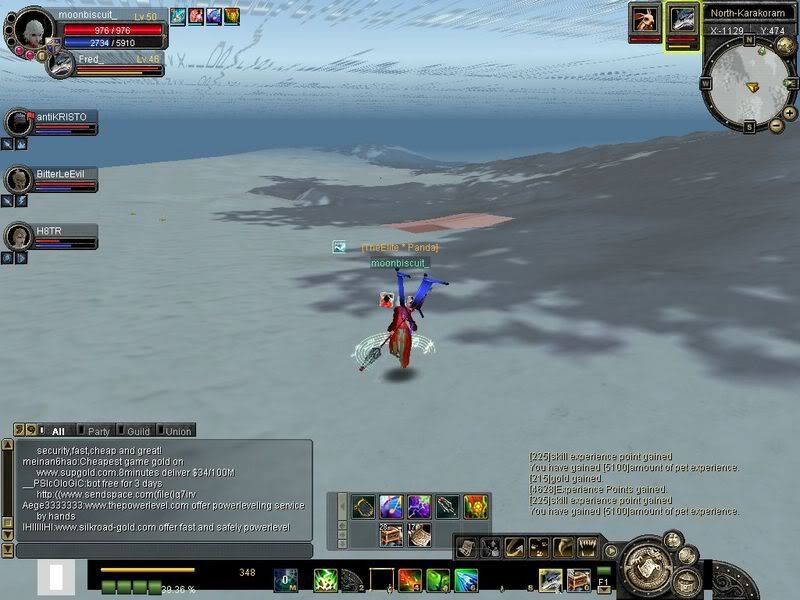The image size is (800, 600).
Task: Open the Guild chat tab
Action: pos(138,431)
